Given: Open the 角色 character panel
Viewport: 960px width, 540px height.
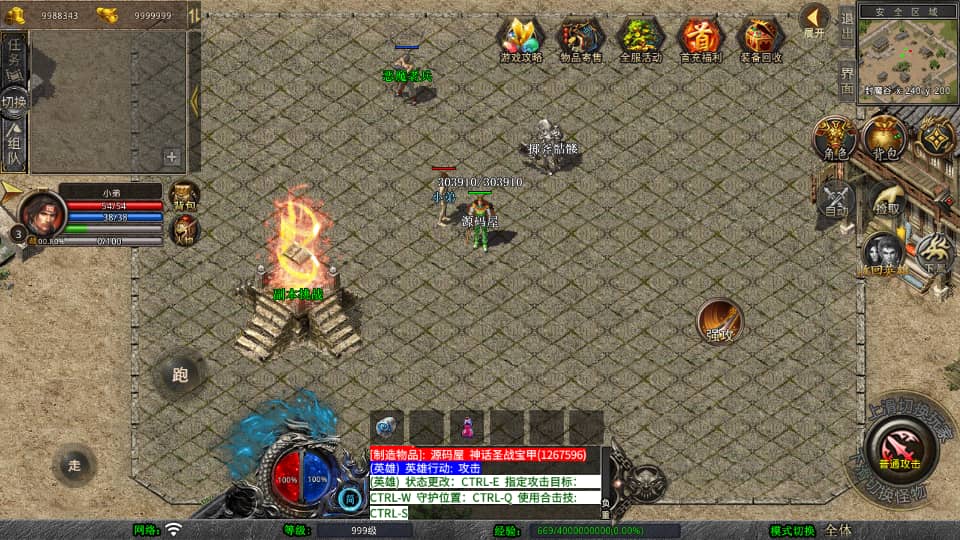Looking at the screenshot, I should point(834,138).
